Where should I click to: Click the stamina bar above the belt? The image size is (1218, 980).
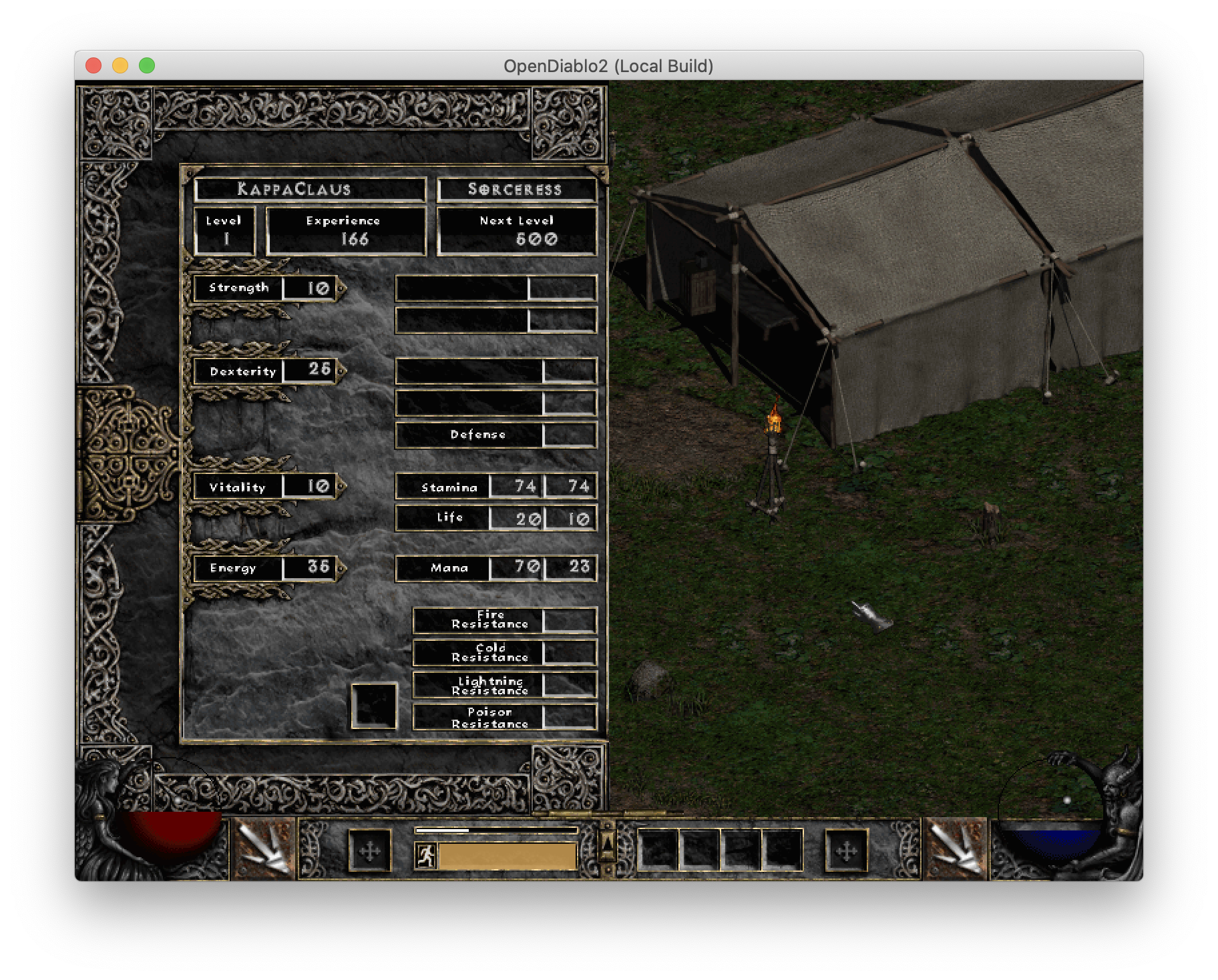(495, 830)
